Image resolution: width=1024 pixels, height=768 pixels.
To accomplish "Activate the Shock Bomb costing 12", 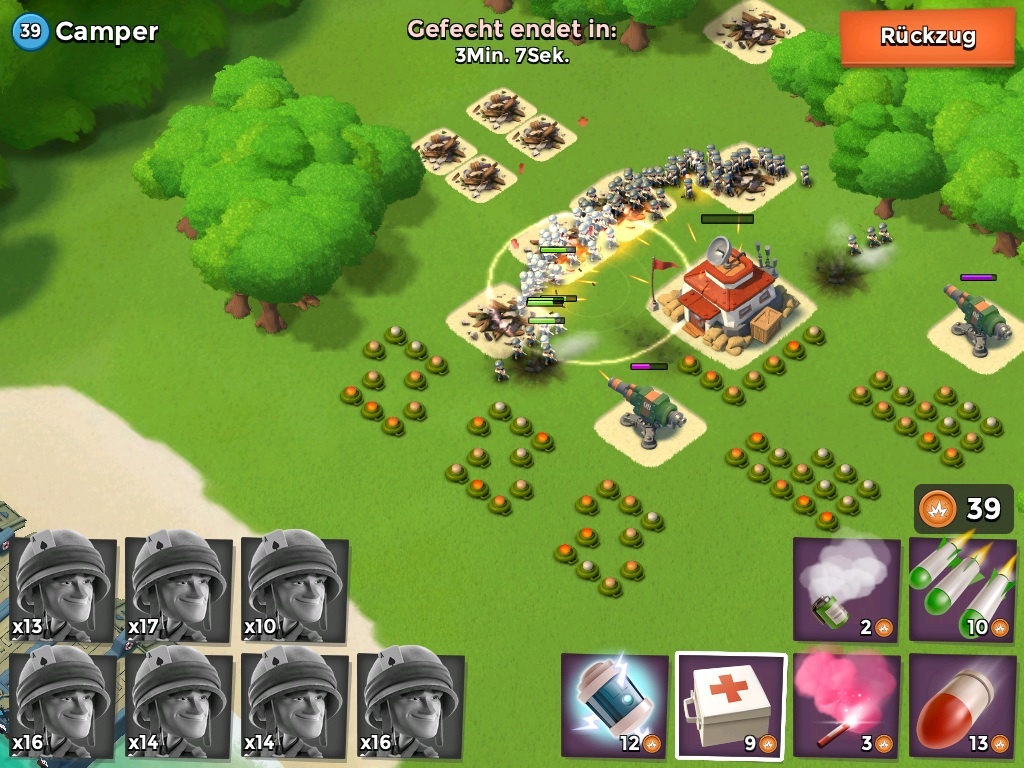I will [614, 704].
